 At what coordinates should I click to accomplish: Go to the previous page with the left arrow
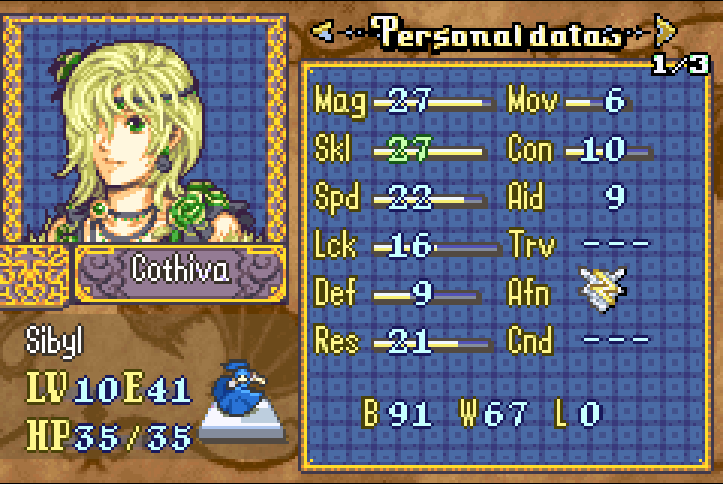coord(323,32)
